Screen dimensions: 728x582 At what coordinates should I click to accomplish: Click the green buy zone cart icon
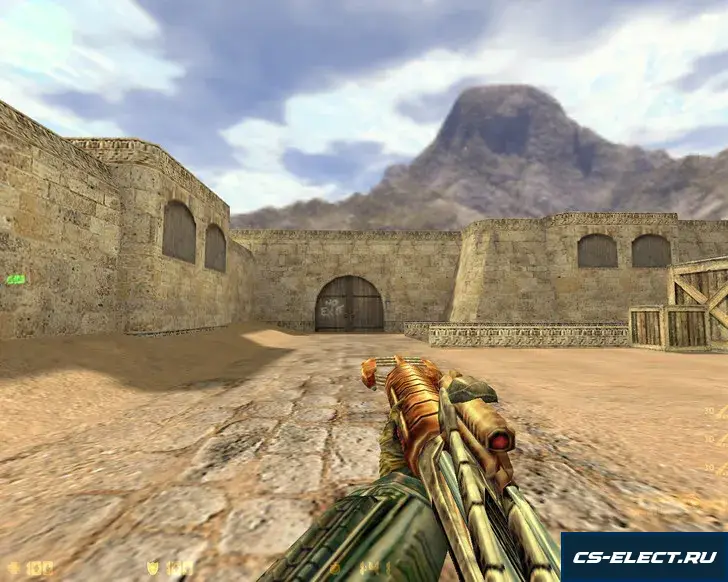[15, 279]
